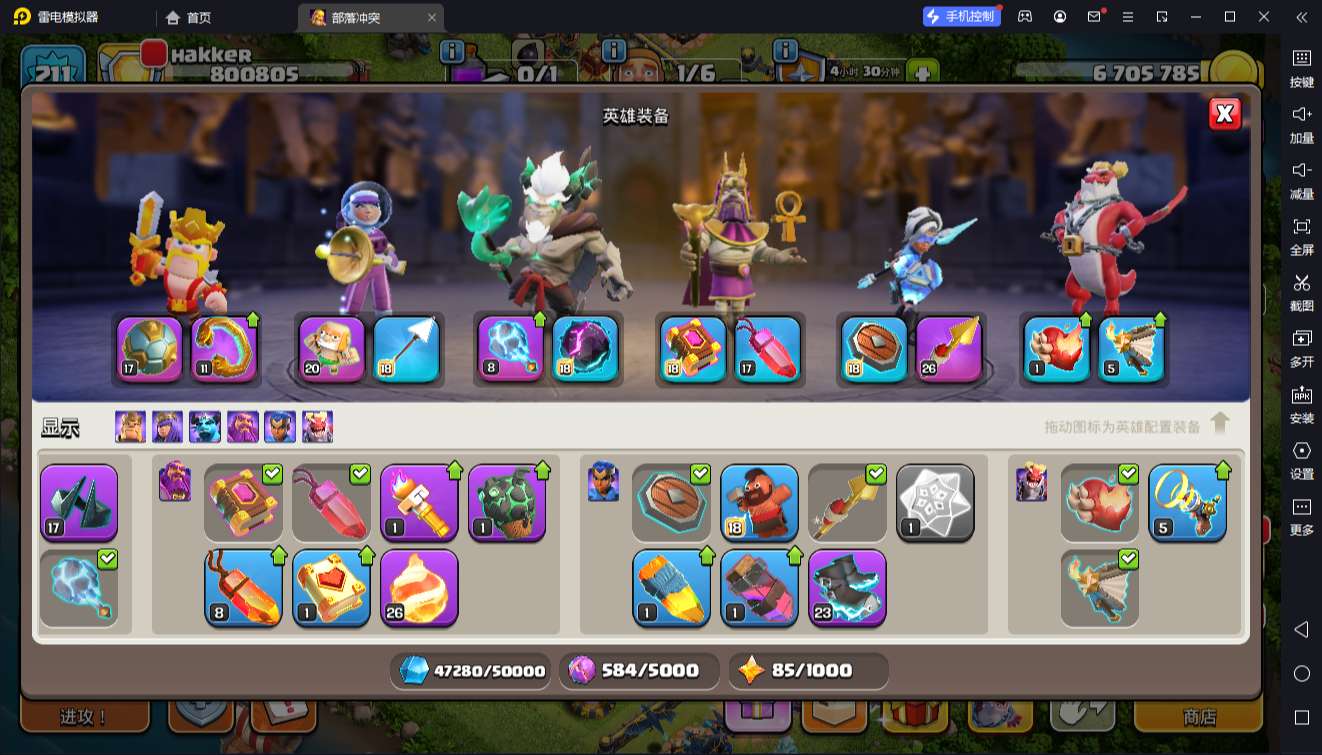Viewport: 1322px width, 755px height.
Task: Pick the Healing Tome equipment tile
Action: [331, 588]
